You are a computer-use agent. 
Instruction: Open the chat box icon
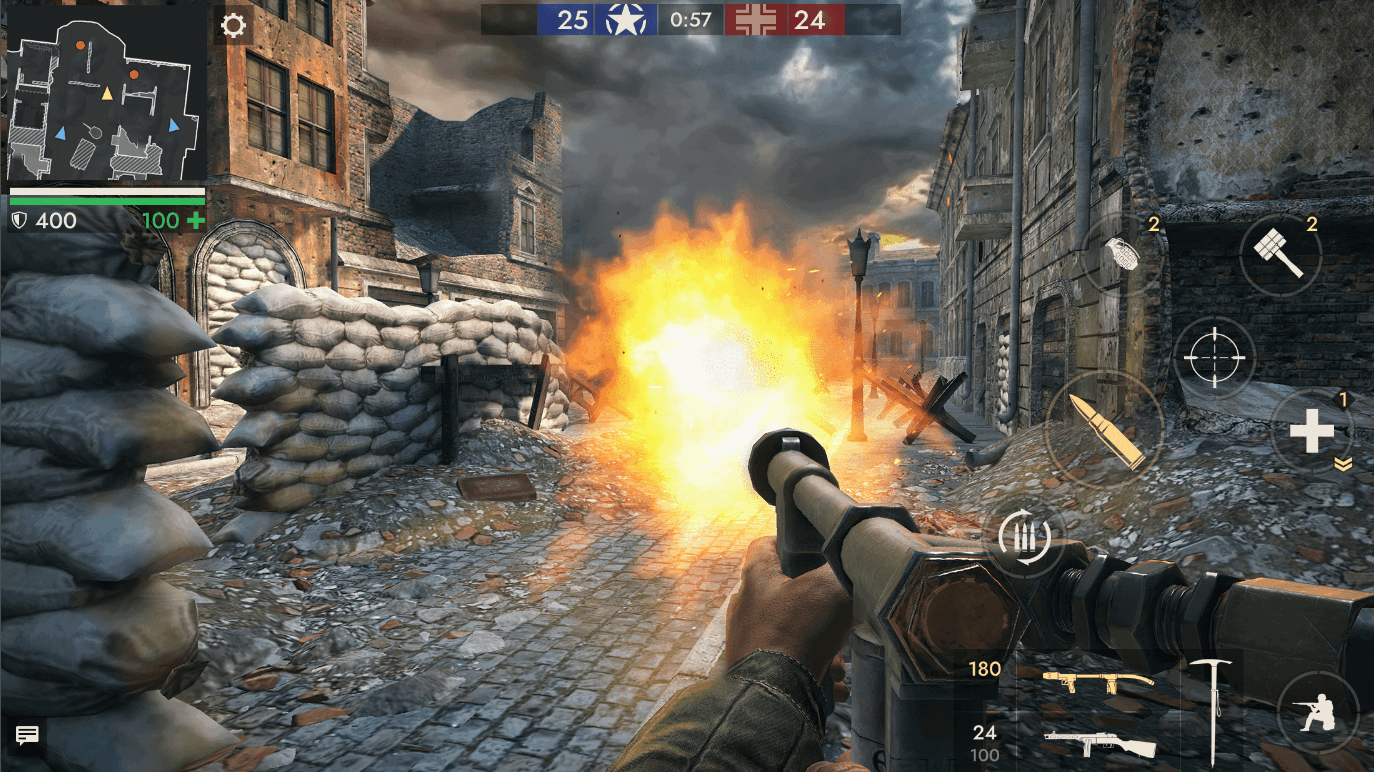click(x=27, y=736)
